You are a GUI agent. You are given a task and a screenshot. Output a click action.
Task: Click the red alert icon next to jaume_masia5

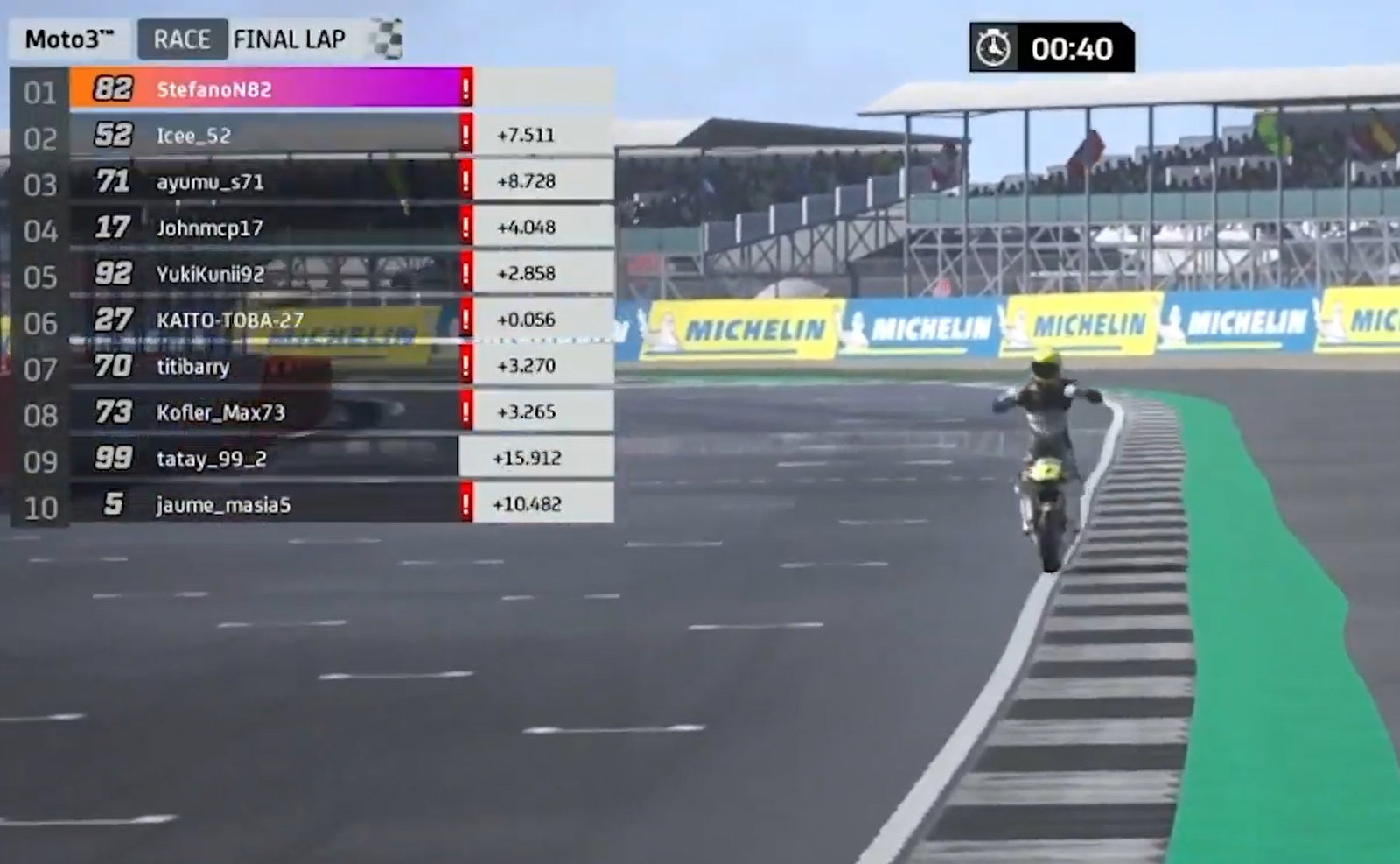click(x=466, y=503)
